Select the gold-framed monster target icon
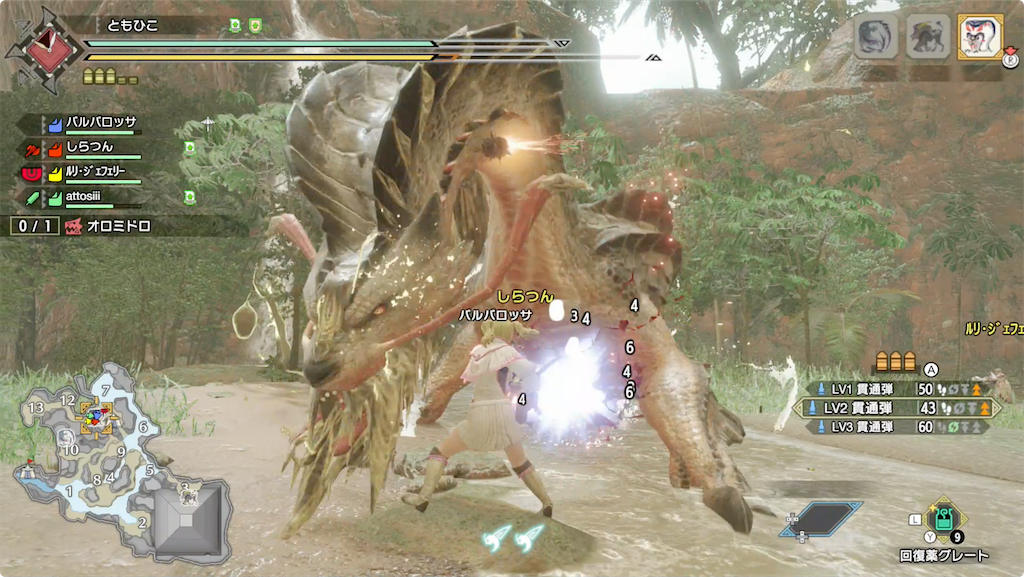Image resolution: width=1024 pixels, height=577 pixels. (980, 37)
